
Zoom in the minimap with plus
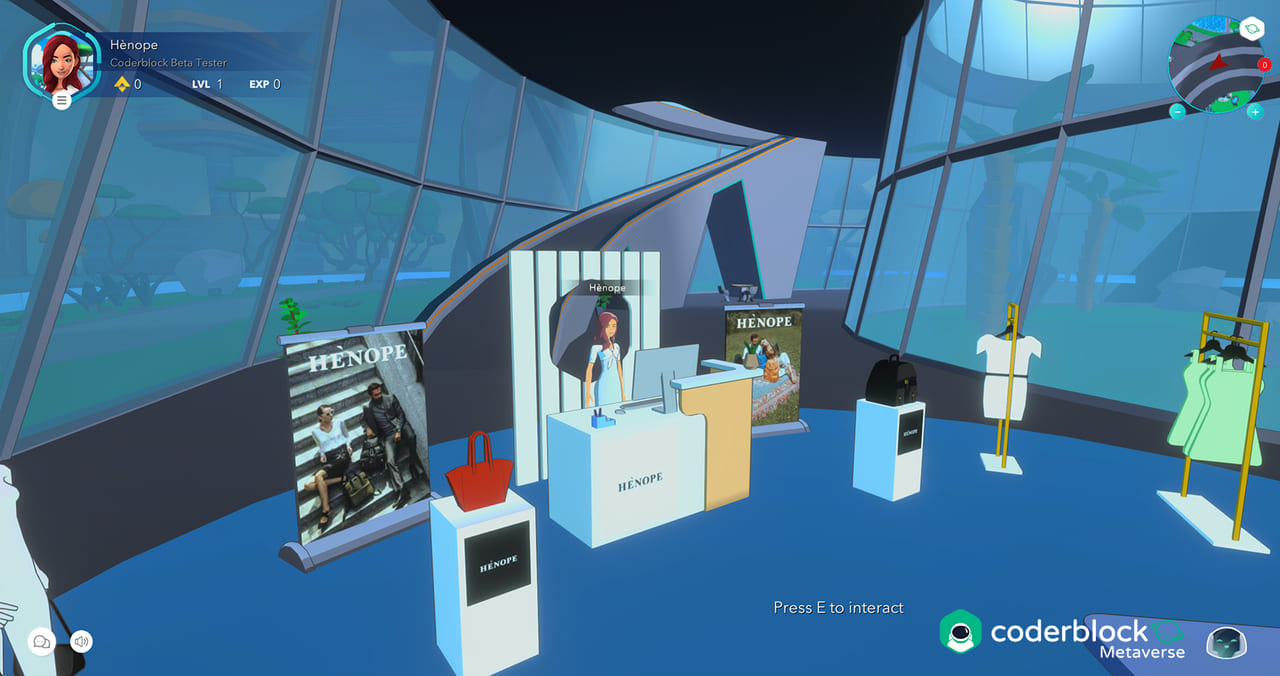point(1255,111)
